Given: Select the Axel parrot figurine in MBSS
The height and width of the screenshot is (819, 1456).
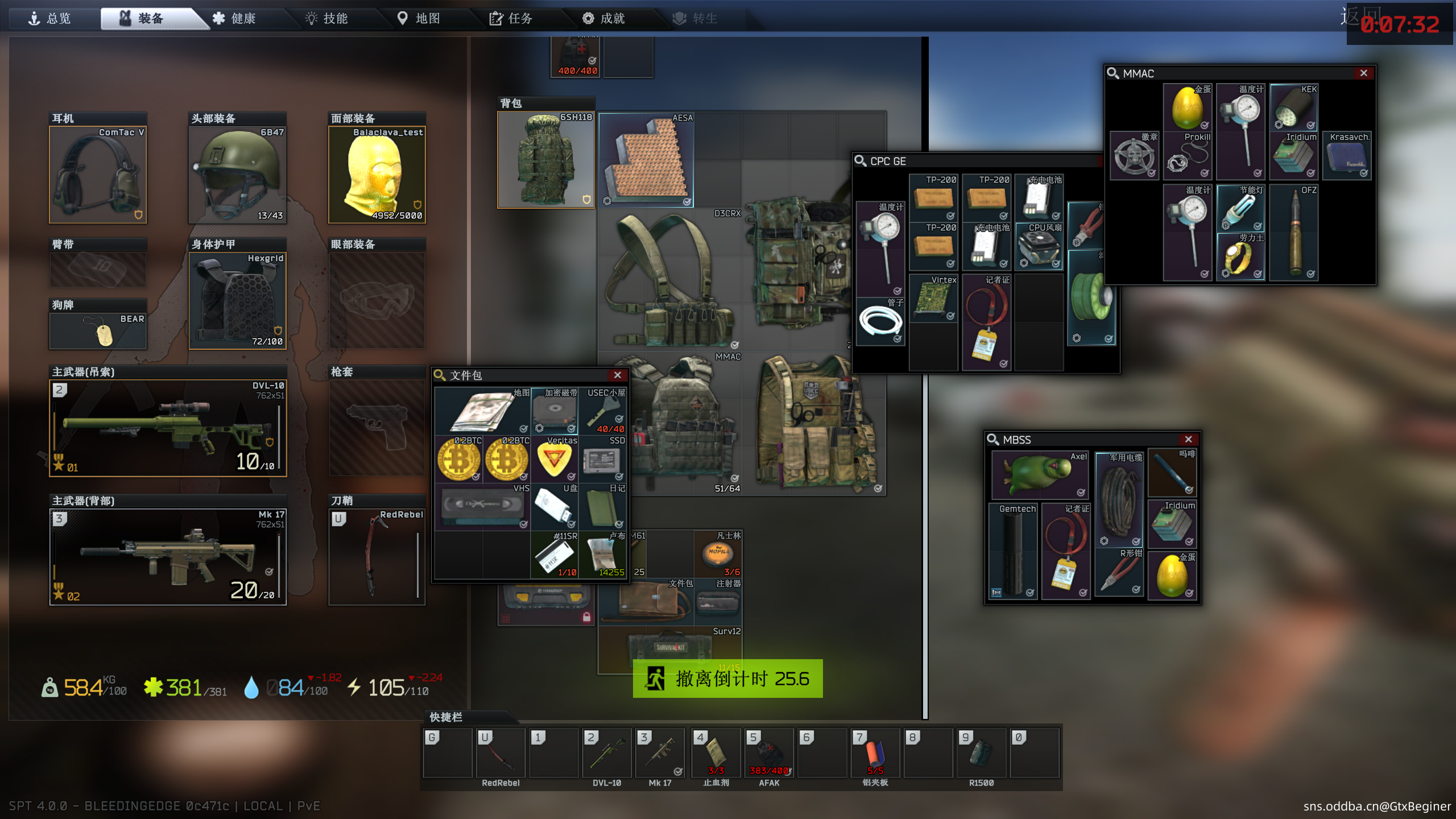Looking at the screenshot, I should (x=1040, y=474).
